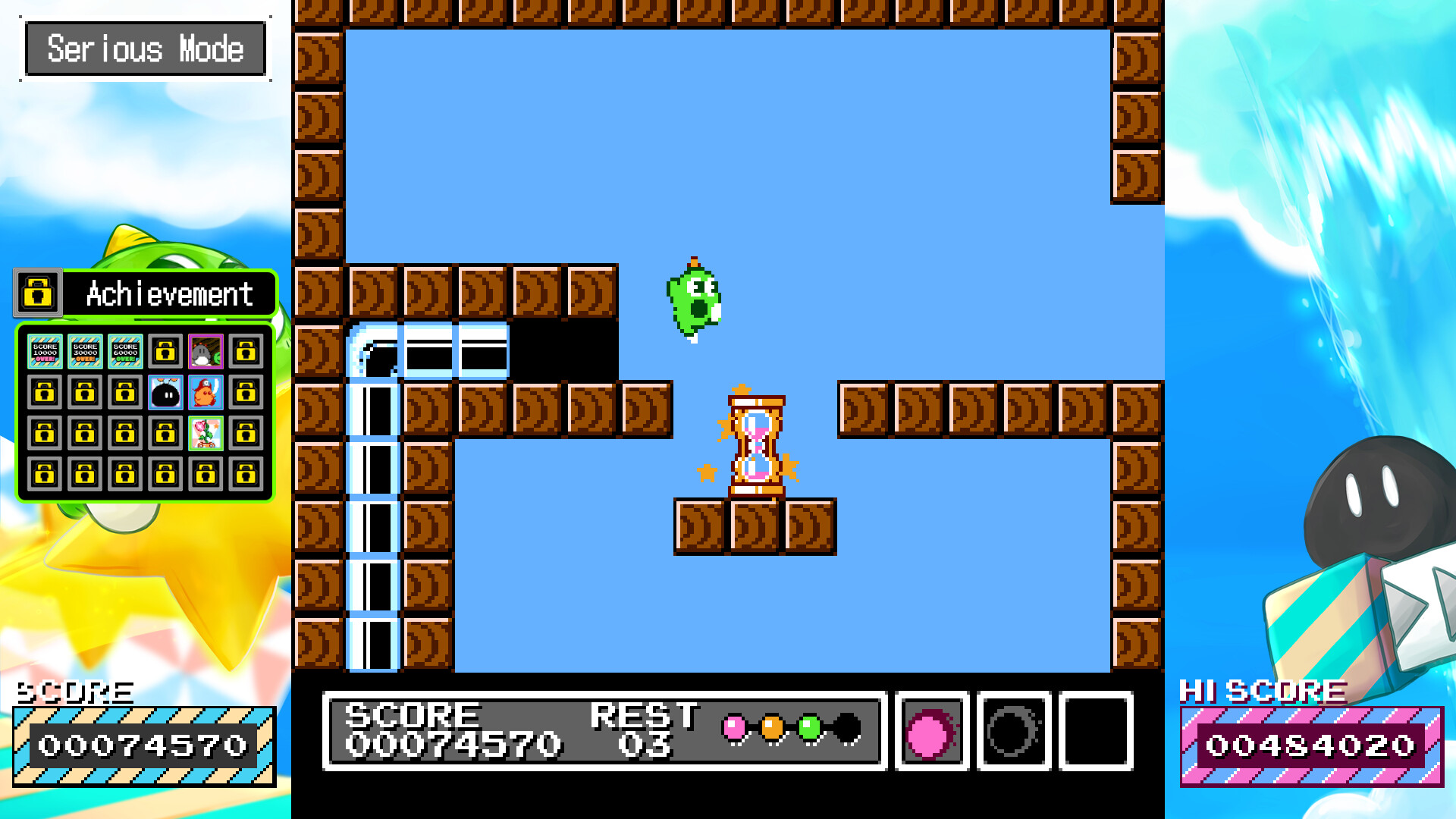Select the Score 30000 Over achievement
Screen dimensions: 1456x819
[x=85, y=352]
